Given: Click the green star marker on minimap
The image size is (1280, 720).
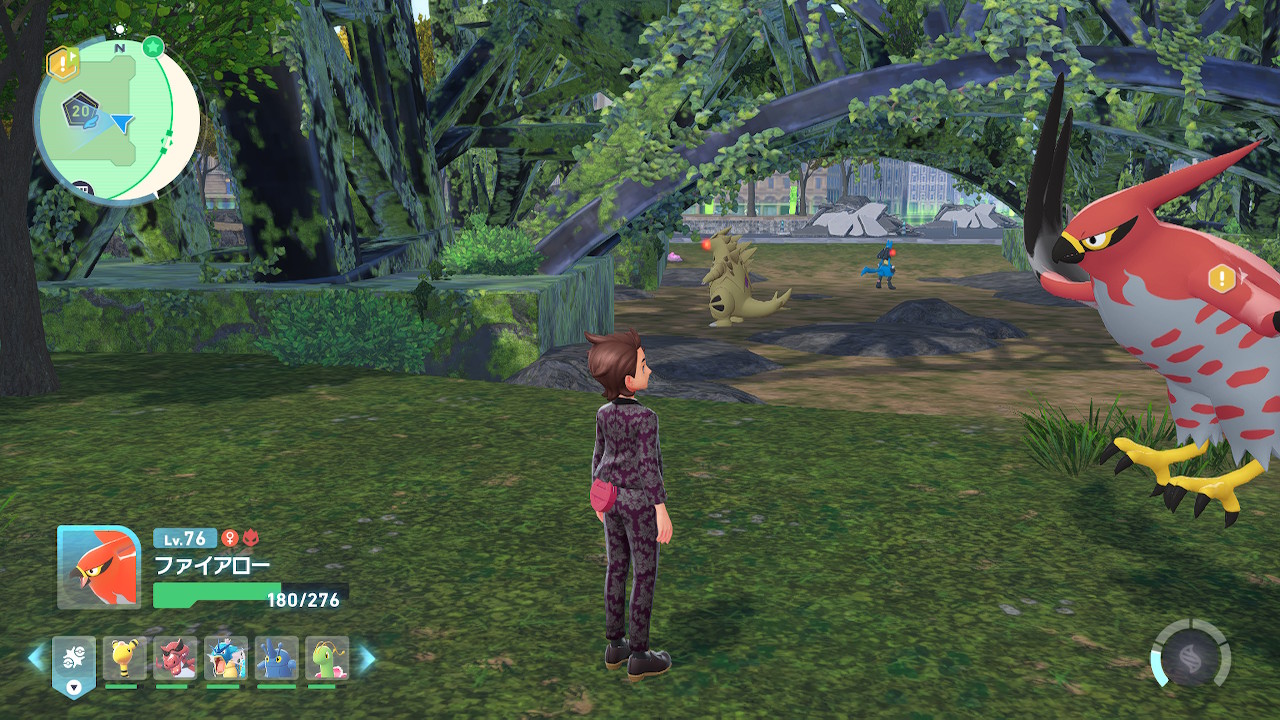Looking at the screenshot, I should 153,46.
